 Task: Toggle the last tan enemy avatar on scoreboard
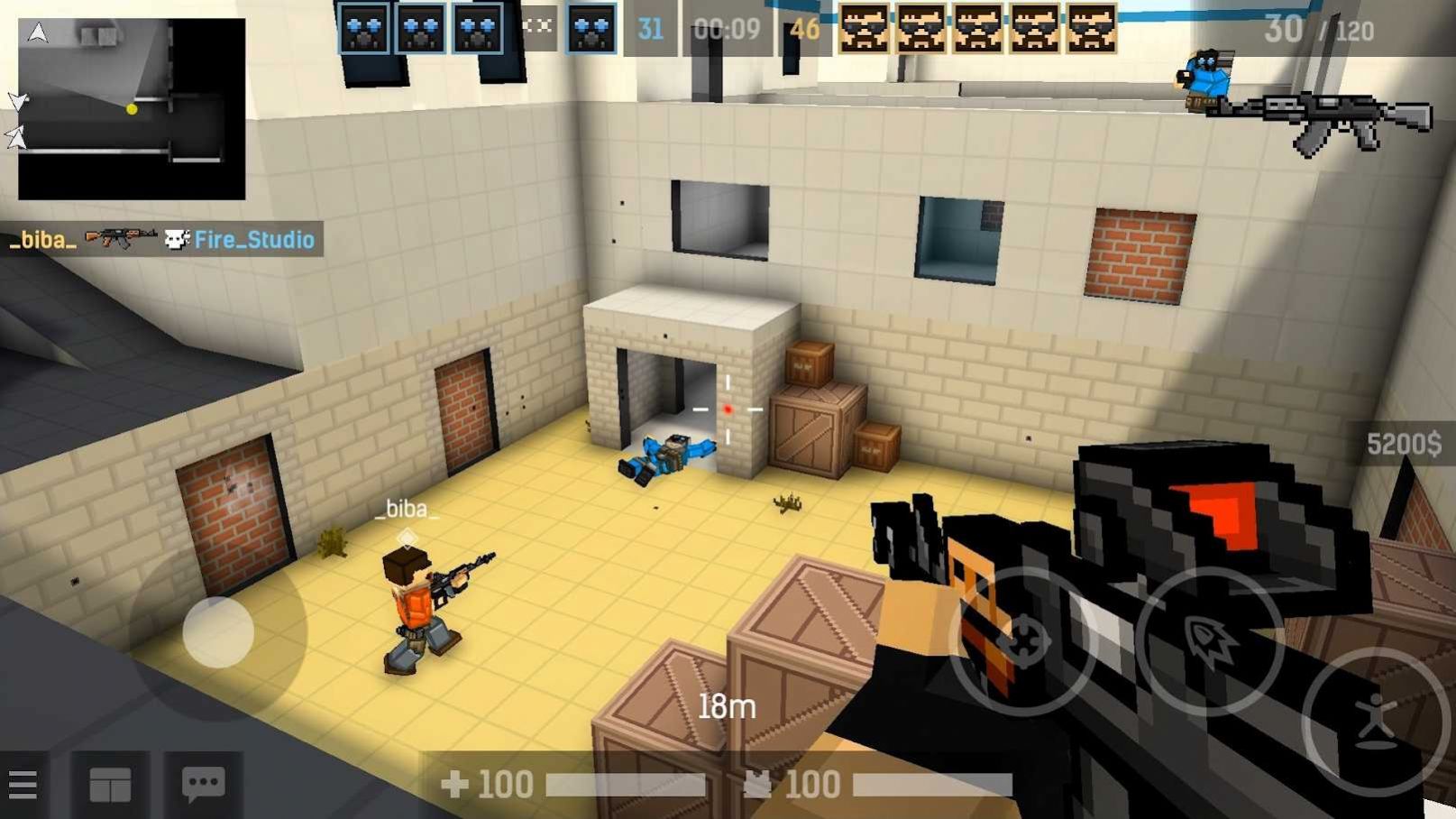coord(1090,27)
